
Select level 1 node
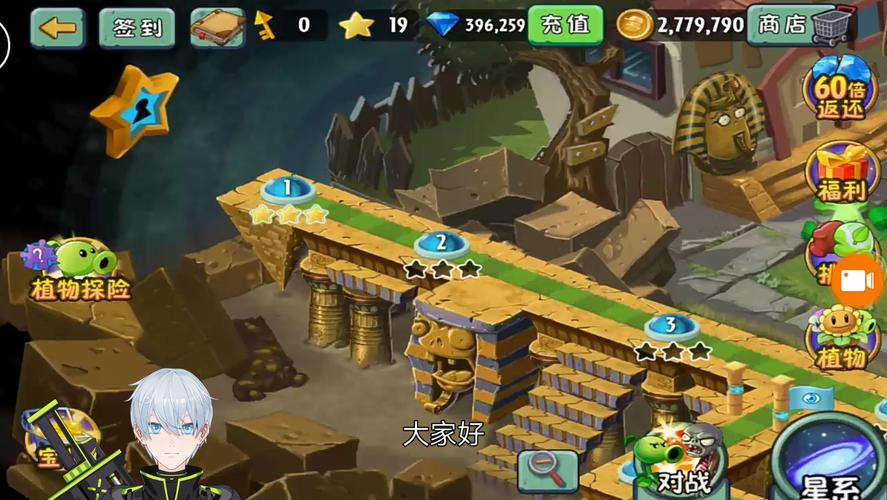tap(288, 188)
